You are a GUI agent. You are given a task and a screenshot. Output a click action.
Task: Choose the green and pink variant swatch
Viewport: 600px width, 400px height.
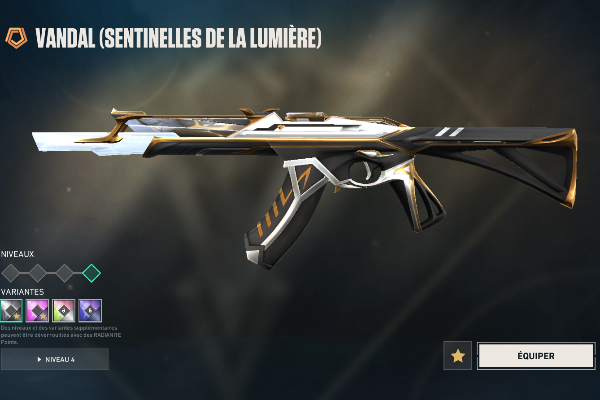pyautogui.click(x=64, y=310)
